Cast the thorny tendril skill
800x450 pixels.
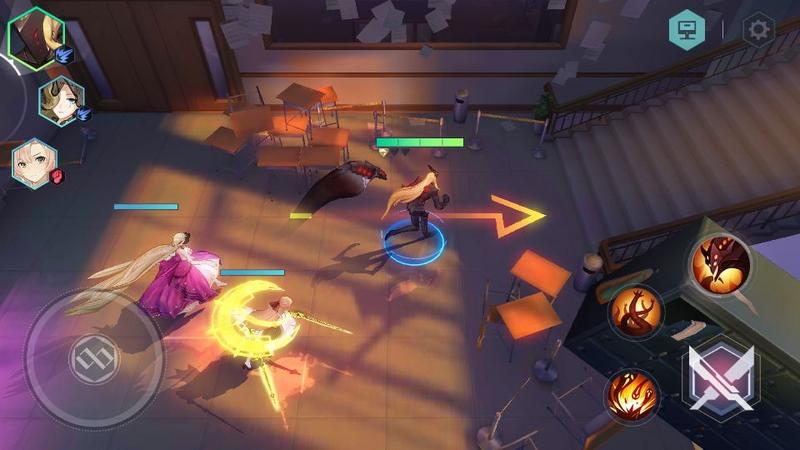638,312
